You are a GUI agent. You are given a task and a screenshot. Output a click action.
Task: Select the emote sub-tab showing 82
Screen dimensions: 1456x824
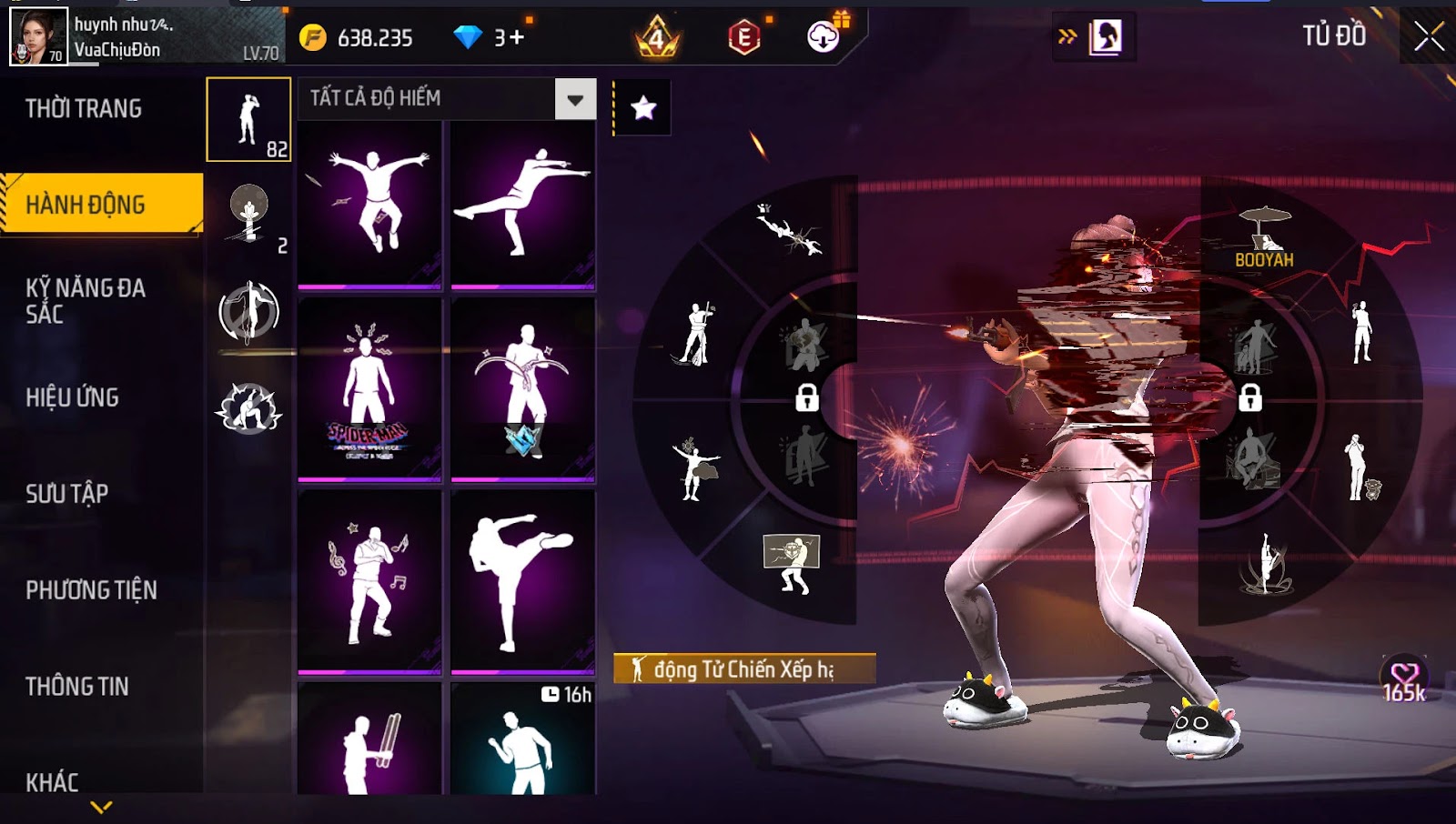[x=248, y=119]
